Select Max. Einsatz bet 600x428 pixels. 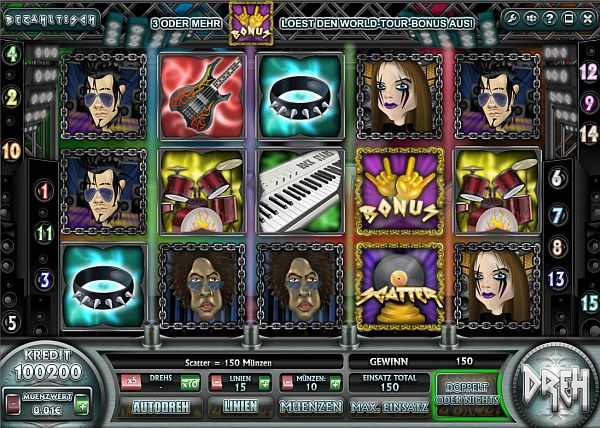(388, 407)
